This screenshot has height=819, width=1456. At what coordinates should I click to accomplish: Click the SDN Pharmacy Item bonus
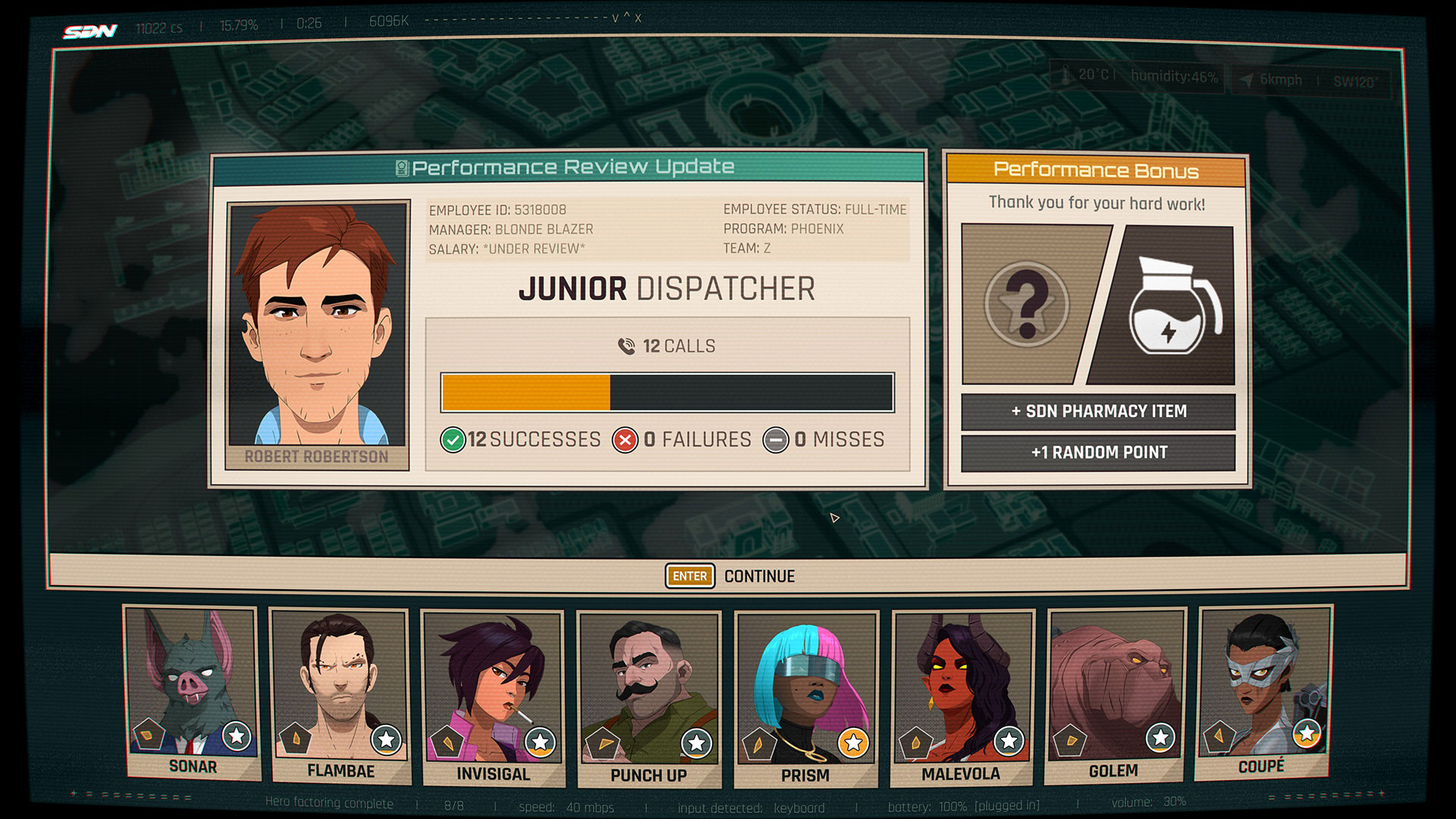(x=1098, y=412)
